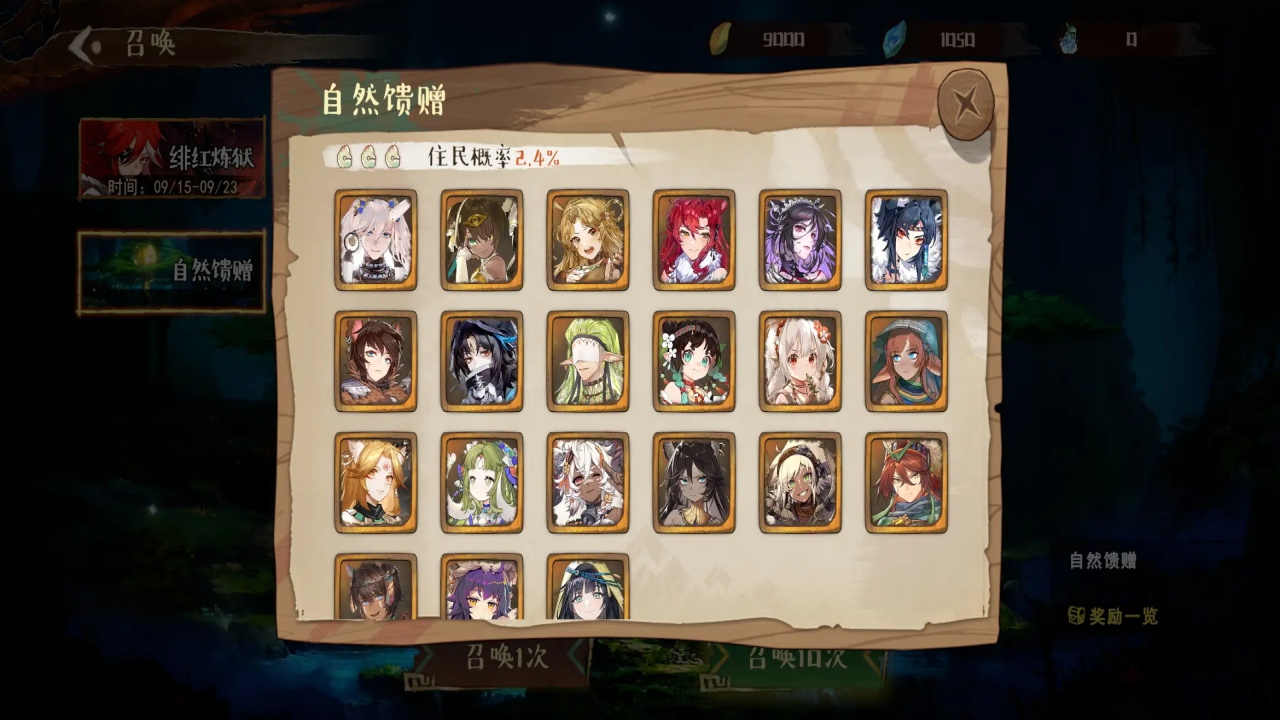Select the 自然馈赠 banner tab
Screen dimensions: 1280x720
172,271
